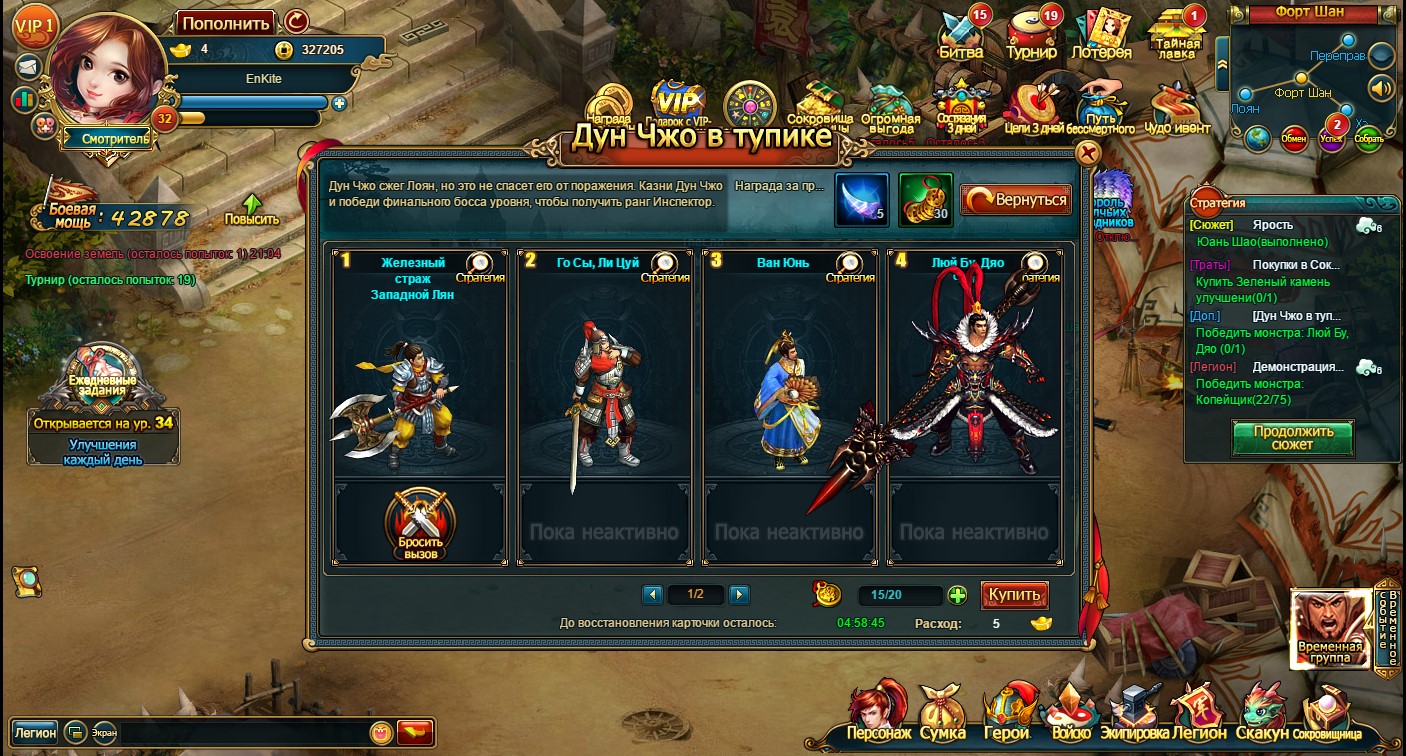Click the Вернуться return button
Viewport: 1406px width, 756px height.
click(x=1016, y=200)
